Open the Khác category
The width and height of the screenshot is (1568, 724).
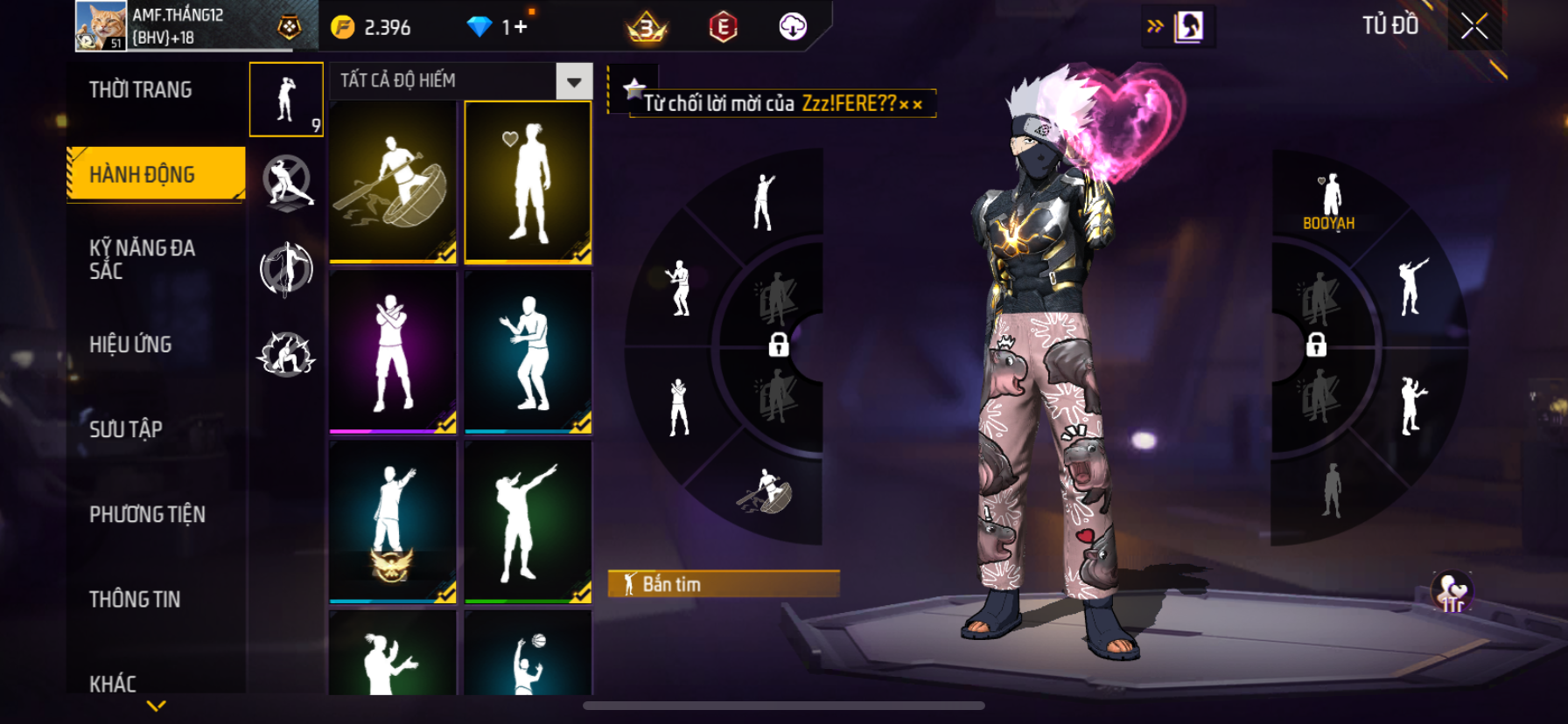tap(113, 683)
